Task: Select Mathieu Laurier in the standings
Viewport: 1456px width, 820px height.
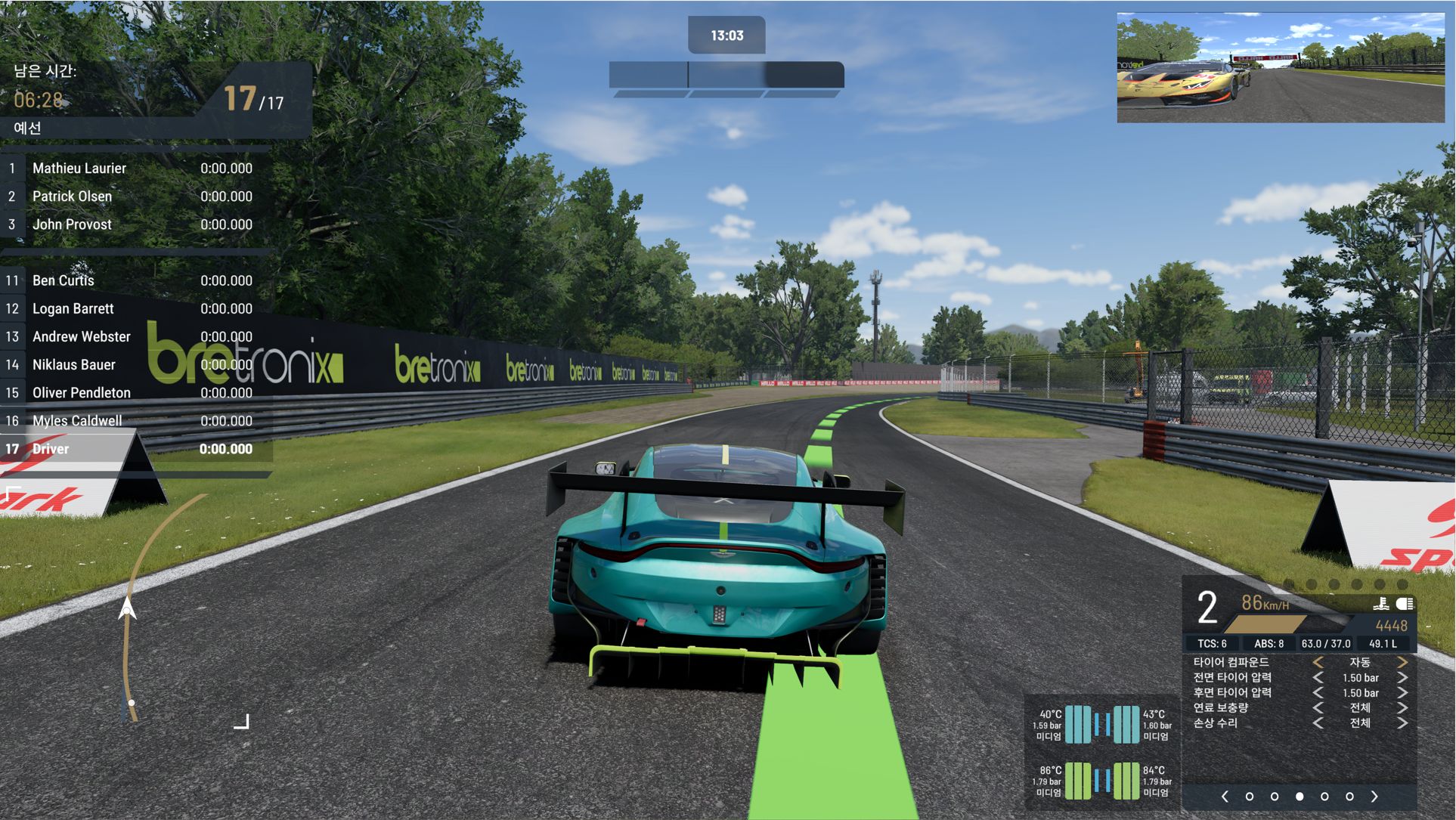Action: [136, 169]
